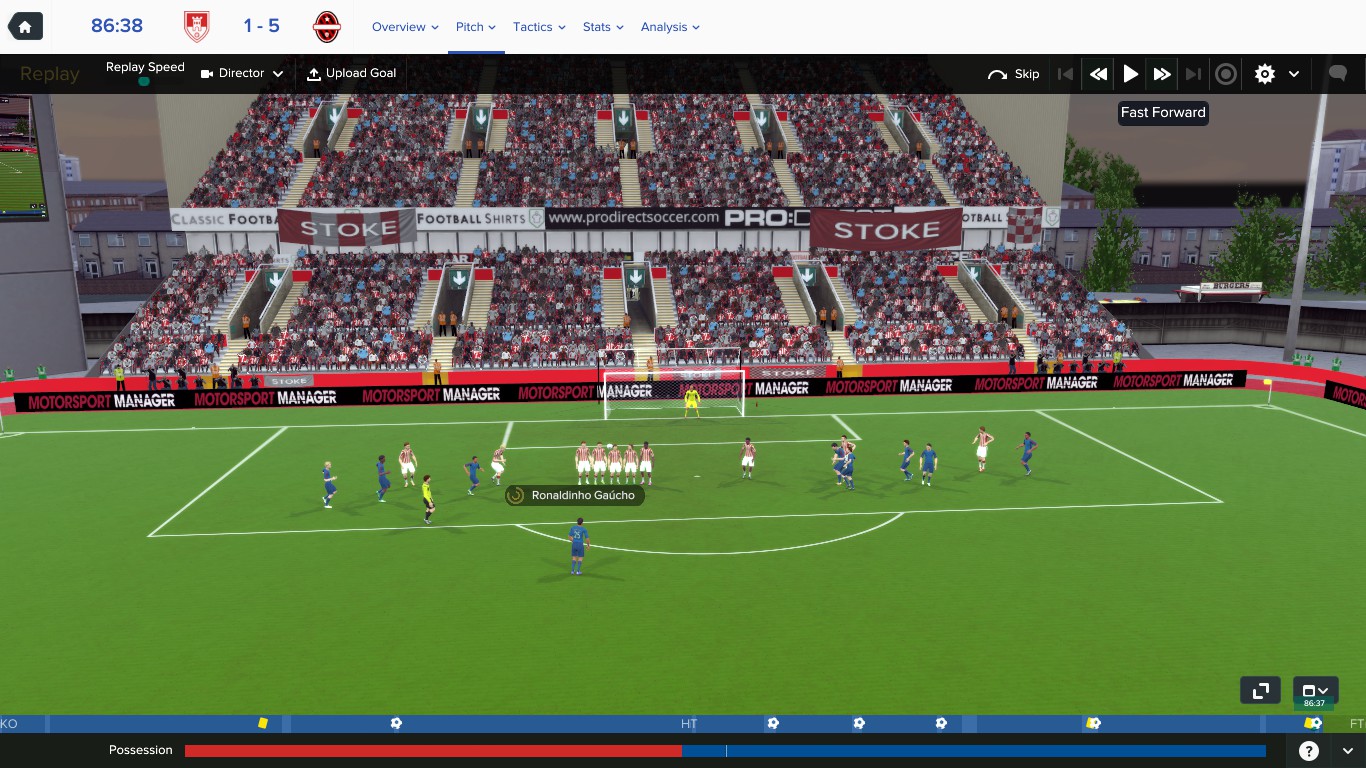Viewport: 1366px width, 768px height.
Task: Switch to the Stats menu
Action: tap(596, 27)
